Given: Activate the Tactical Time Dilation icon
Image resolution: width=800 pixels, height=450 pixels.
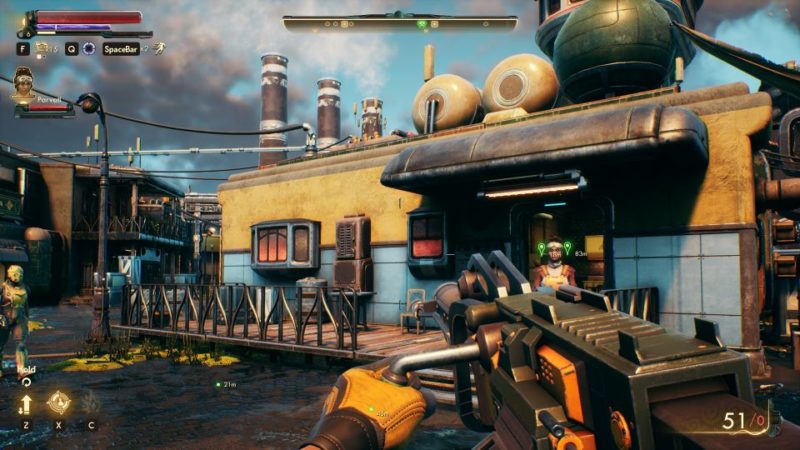Looking at the screenshot, I should 88,48.
